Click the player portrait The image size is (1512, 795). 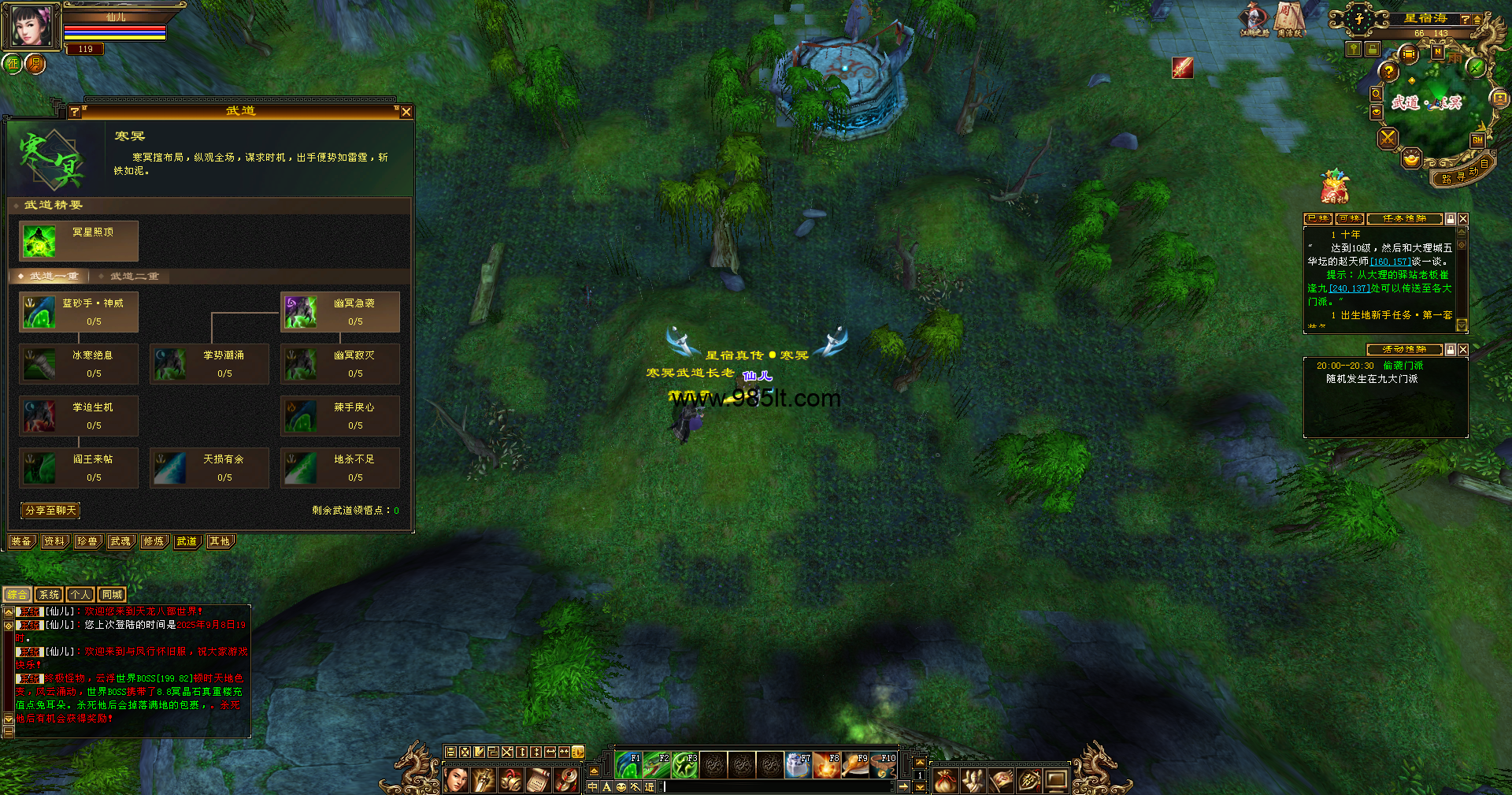pos(32,25)
